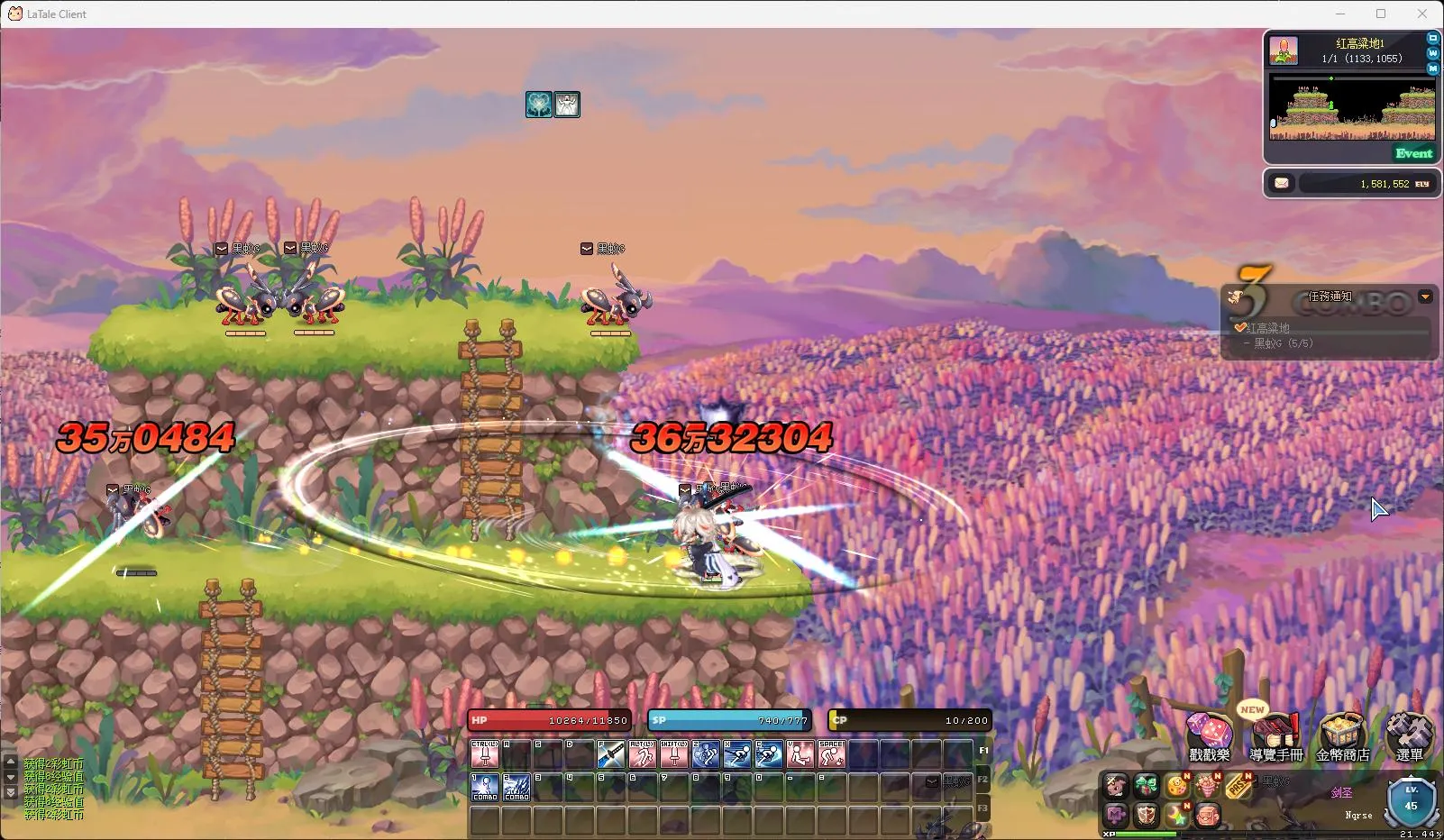Image resolution: width=1444 pixels, height=840 pixels.
Task: Open the moon and star icon
Action: pyautogui.click(x=1176, y=816)
